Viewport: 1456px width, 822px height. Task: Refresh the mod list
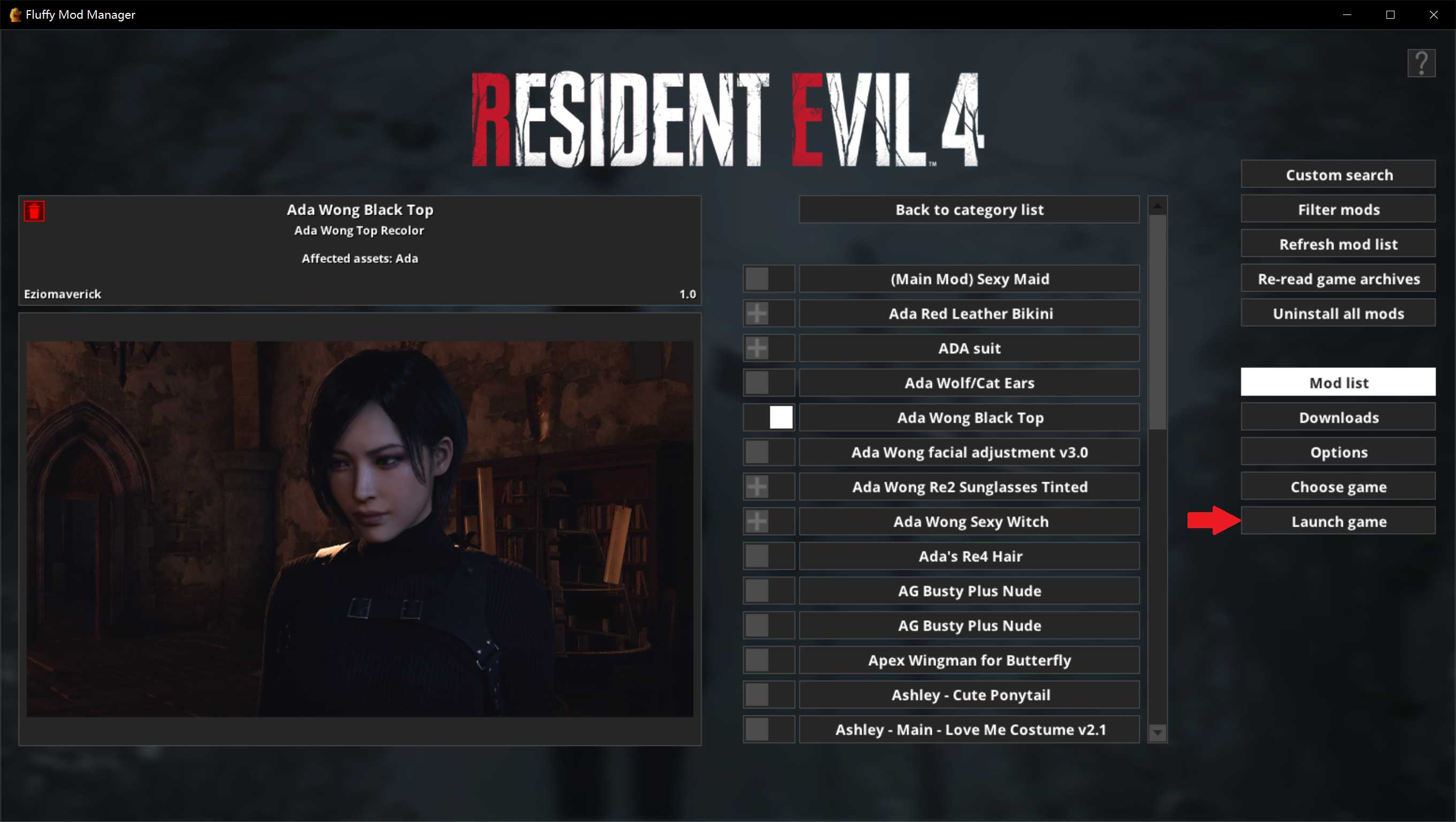1338,243
